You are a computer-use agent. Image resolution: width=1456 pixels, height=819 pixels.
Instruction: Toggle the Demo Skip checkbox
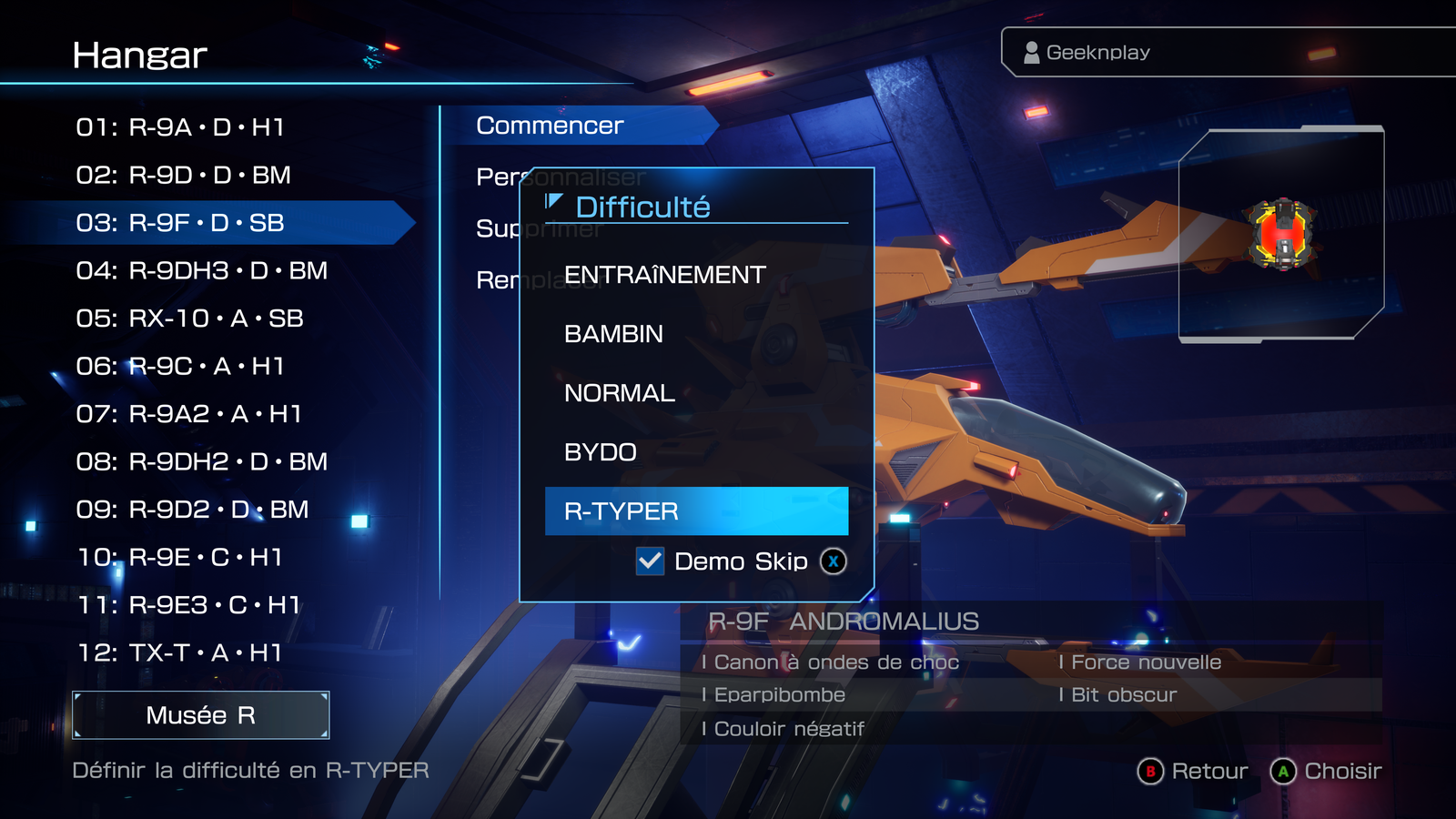click(650, 561)
